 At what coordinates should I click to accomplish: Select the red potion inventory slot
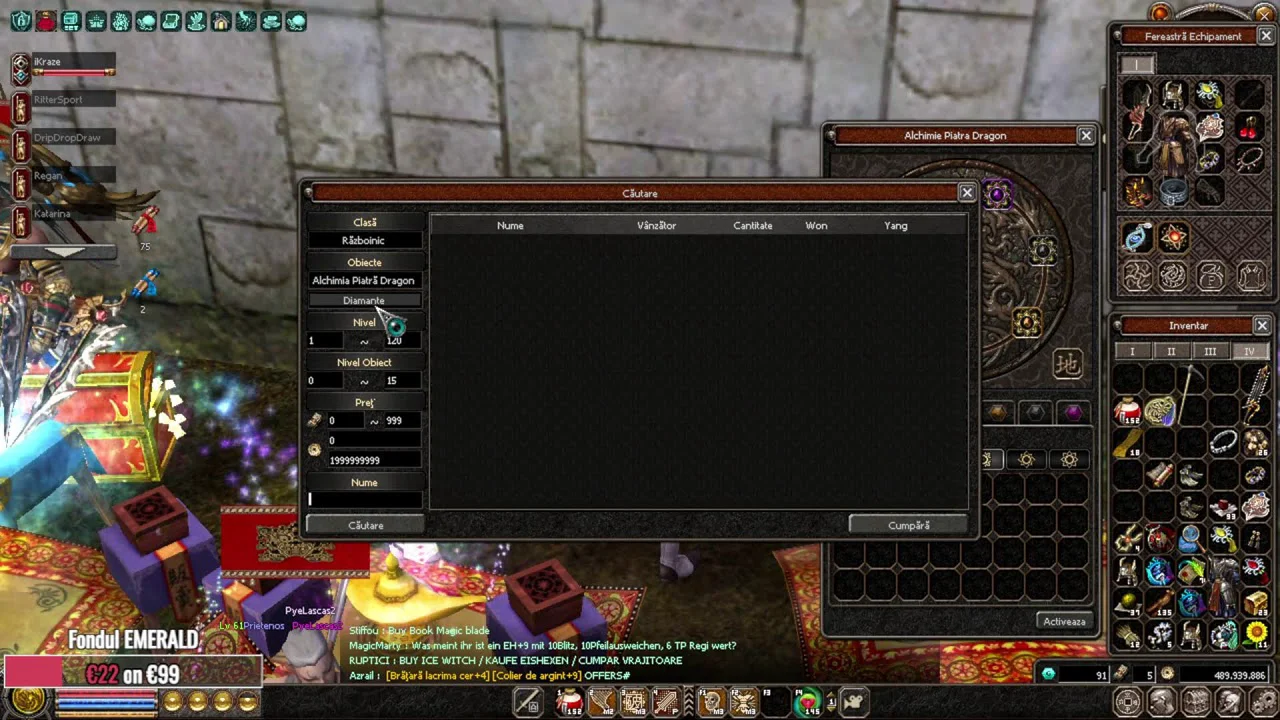coord(1128,410)
